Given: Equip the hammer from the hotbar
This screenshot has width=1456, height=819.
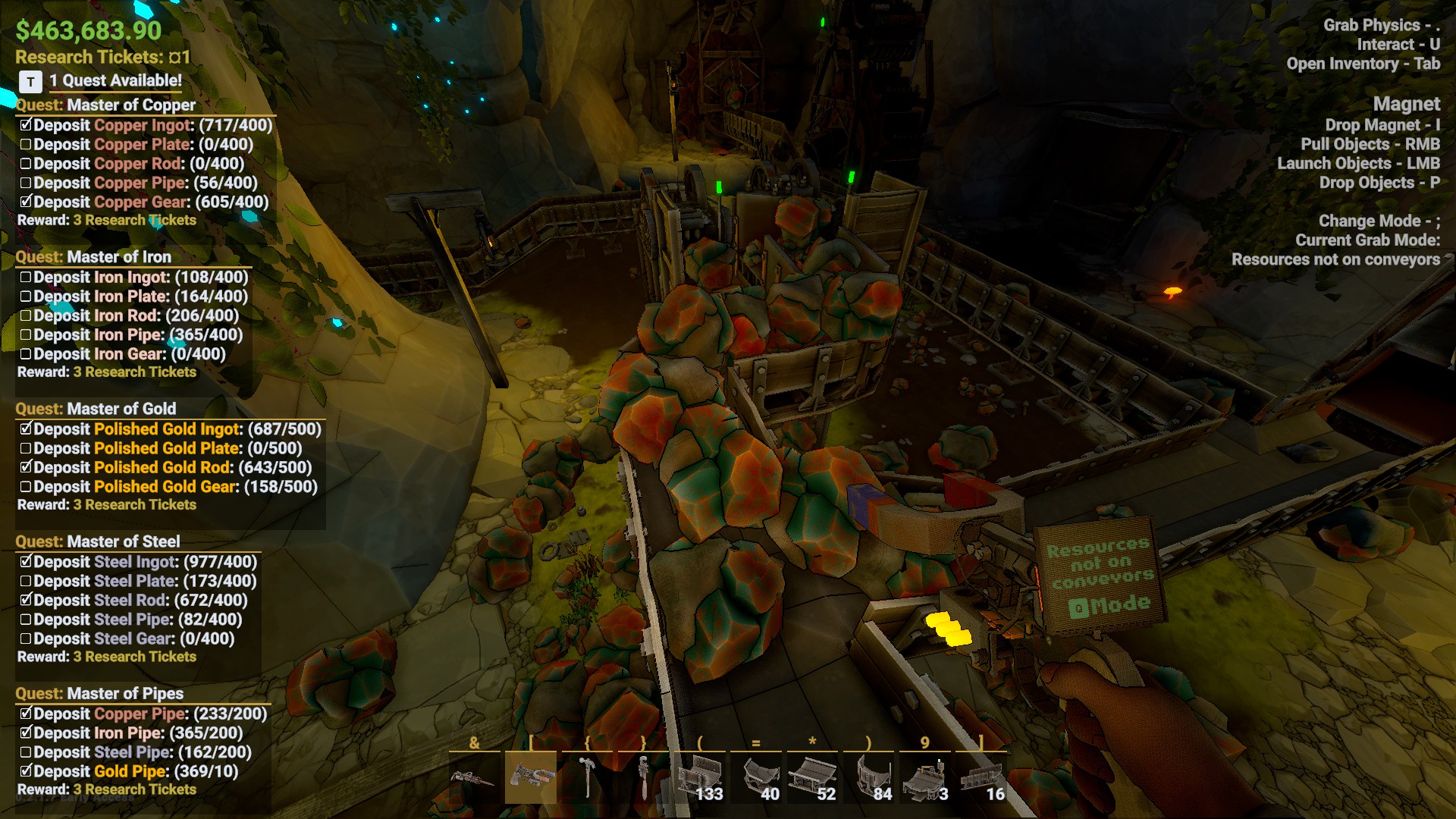Looking at the screenshot, I should coord(587,778).
